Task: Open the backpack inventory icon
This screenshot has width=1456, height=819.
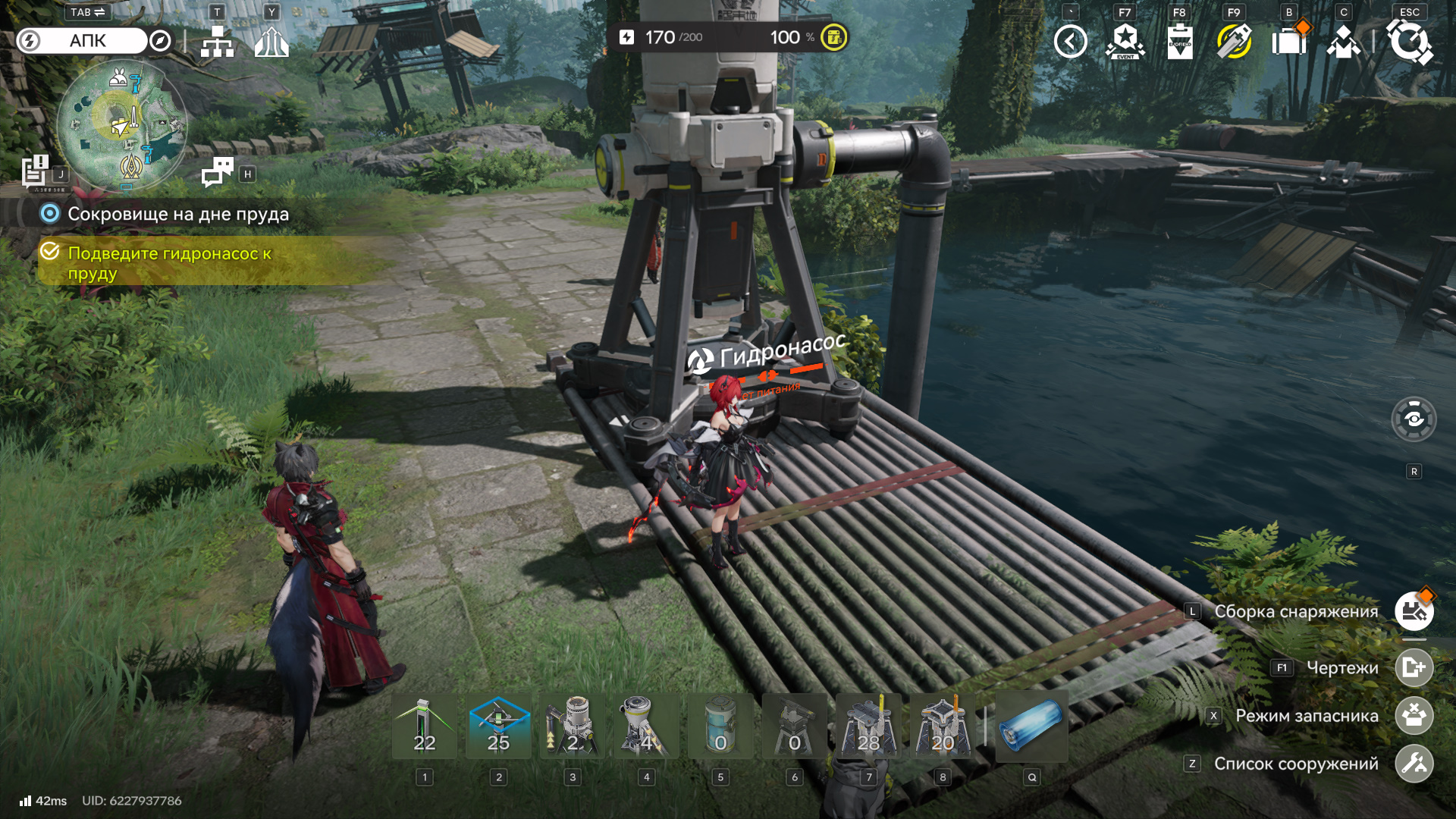Action: 1289,42
